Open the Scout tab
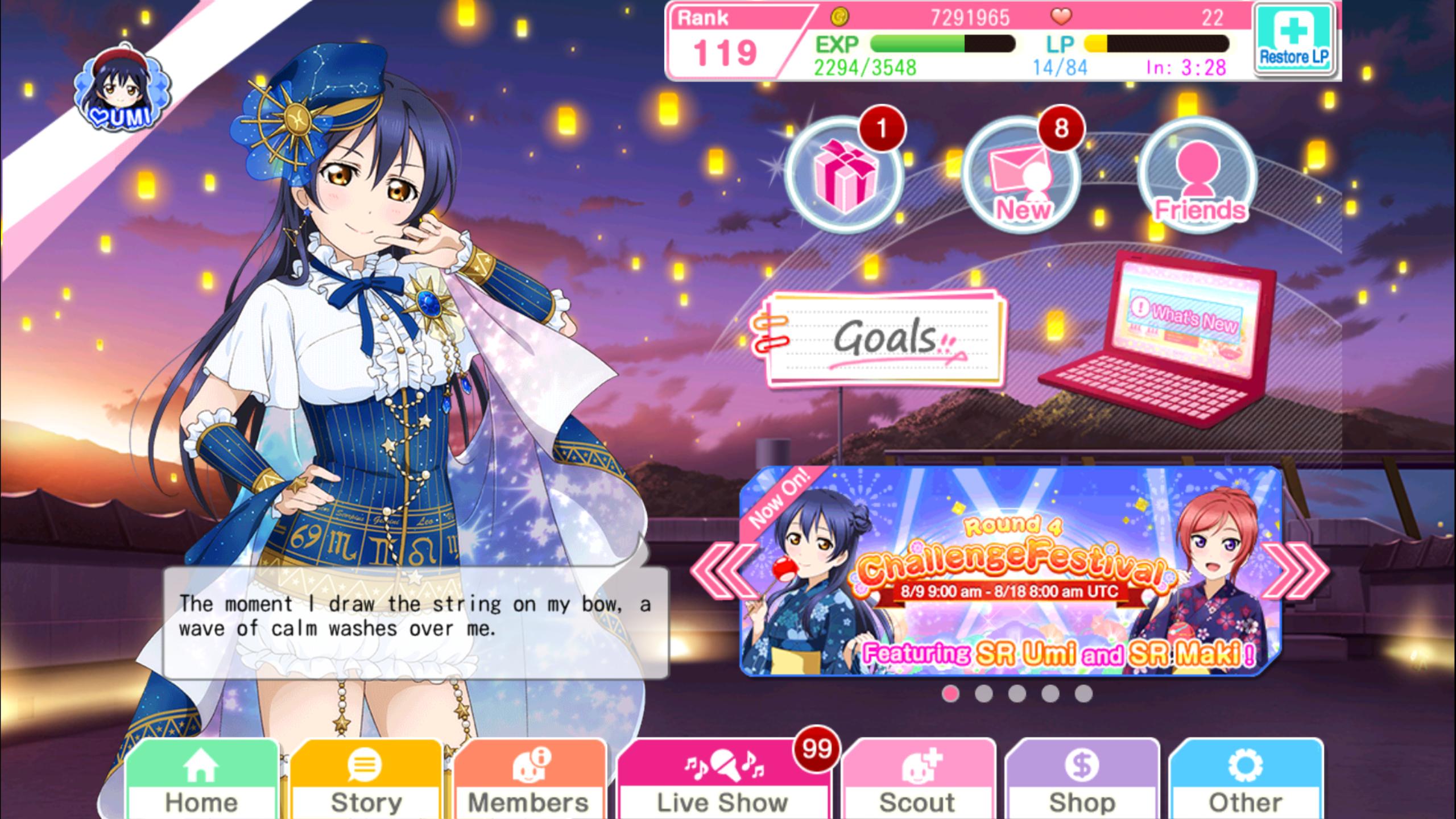This screenshot has height=819, width=1456. (x=917, y=782)
